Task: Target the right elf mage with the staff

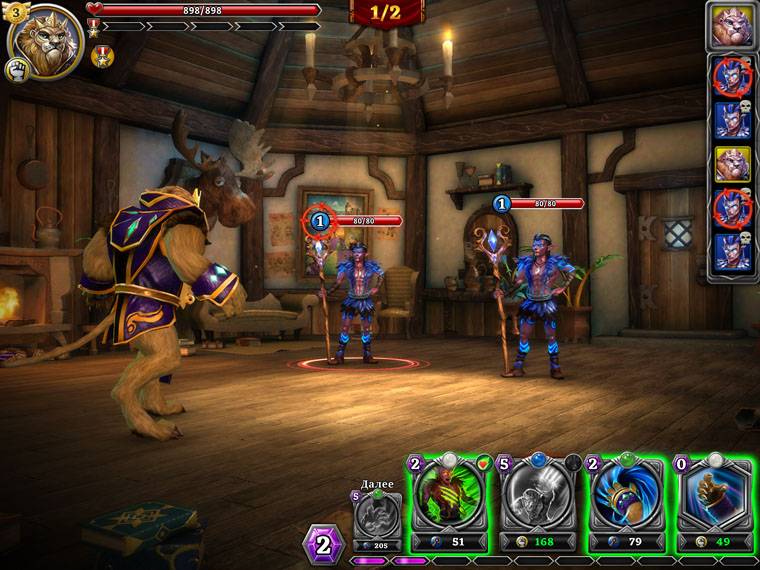Action: pos(537,305)
